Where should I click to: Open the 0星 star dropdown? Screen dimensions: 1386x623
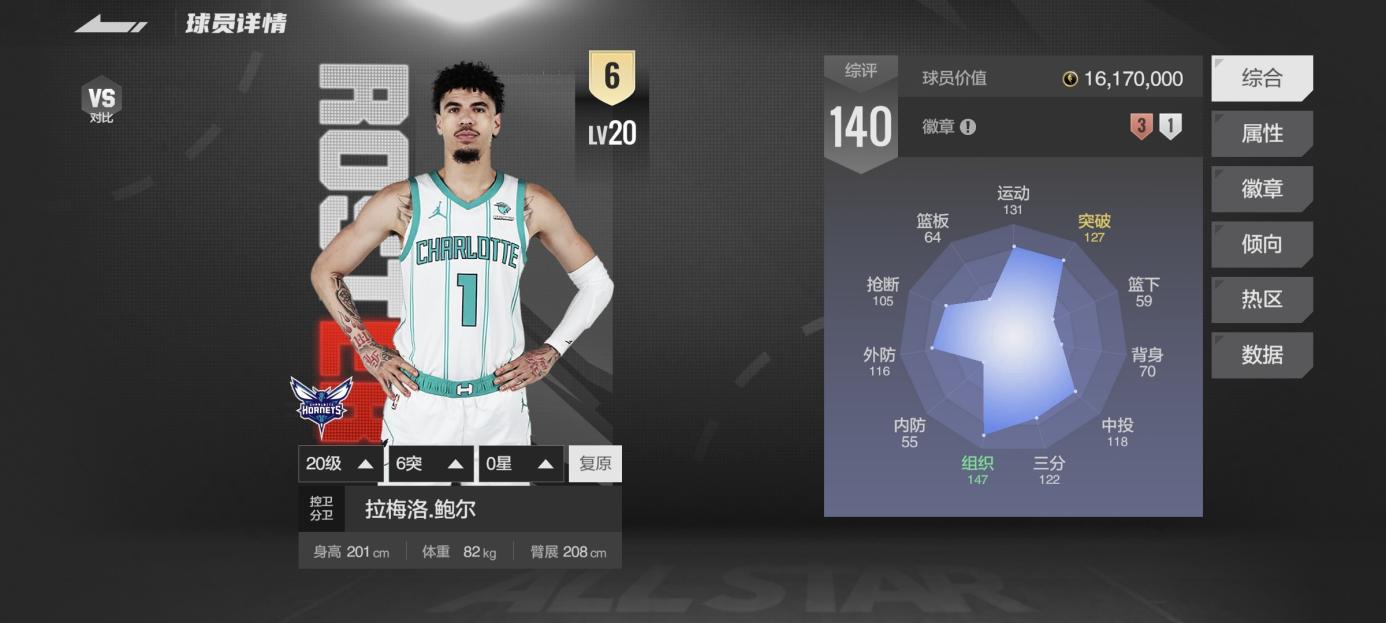(x=520, y=464)
